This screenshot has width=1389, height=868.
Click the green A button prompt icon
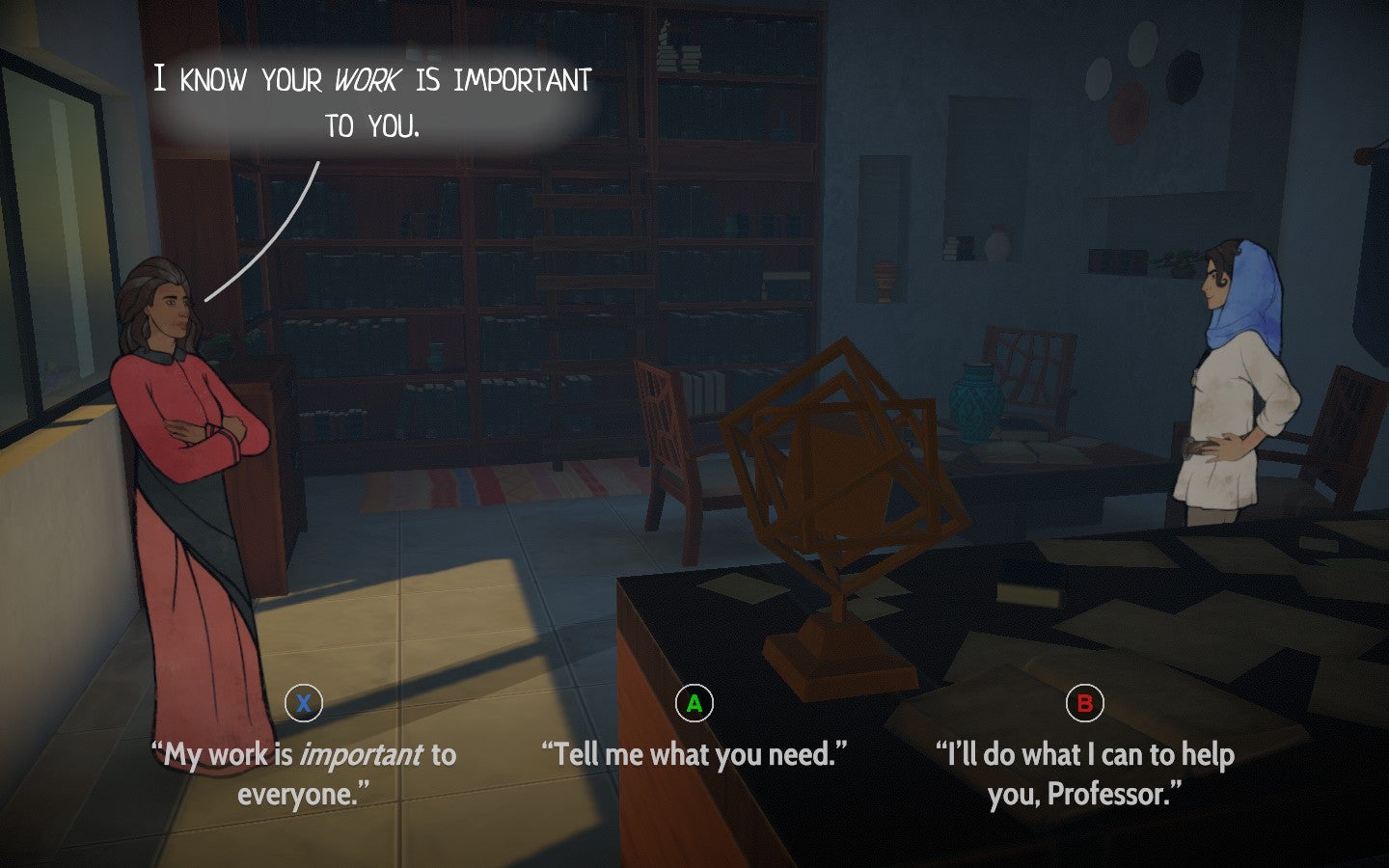694,704
